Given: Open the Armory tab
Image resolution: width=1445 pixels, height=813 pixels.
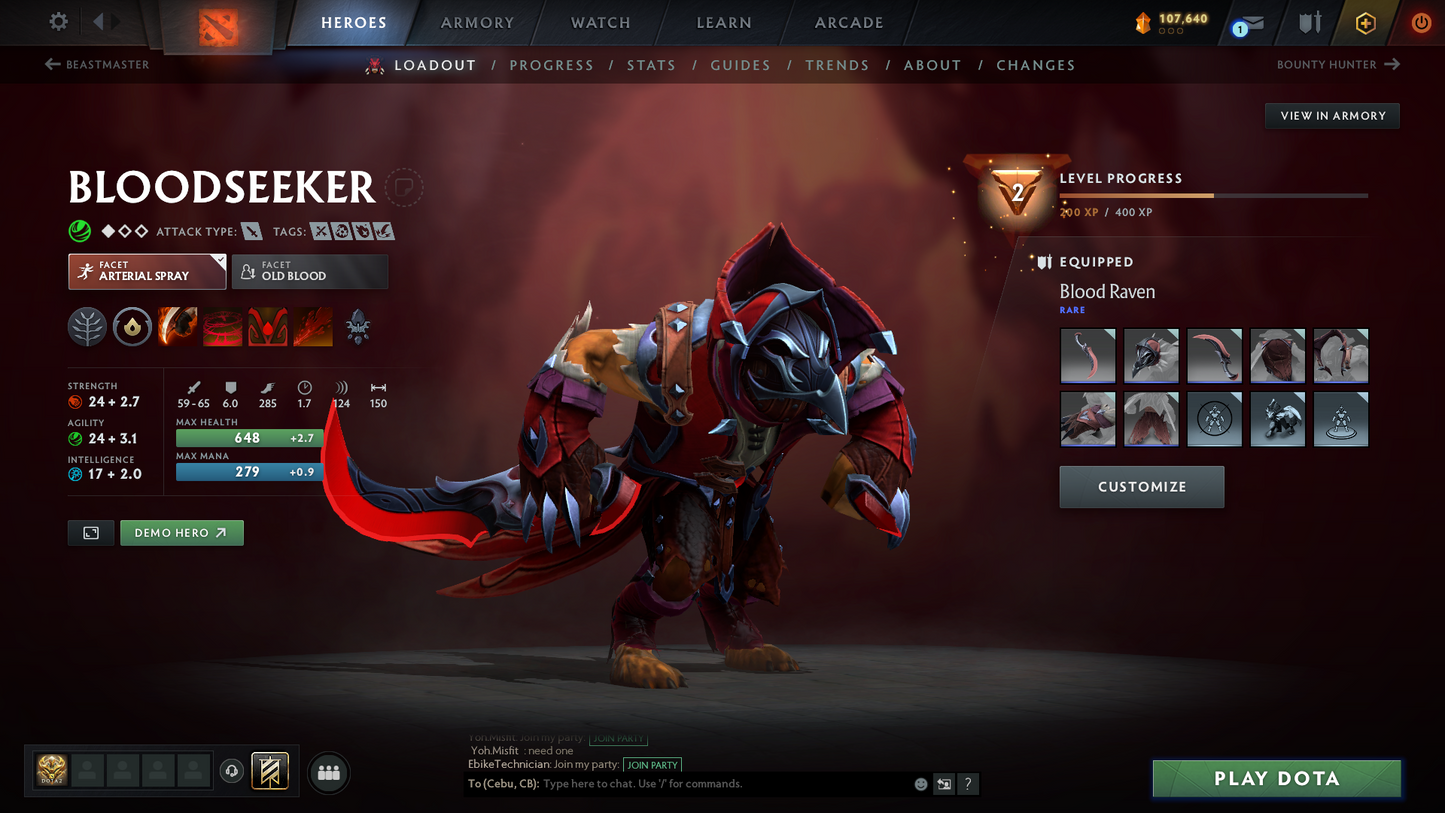Looking at the screenshot, I should [477, 23].
